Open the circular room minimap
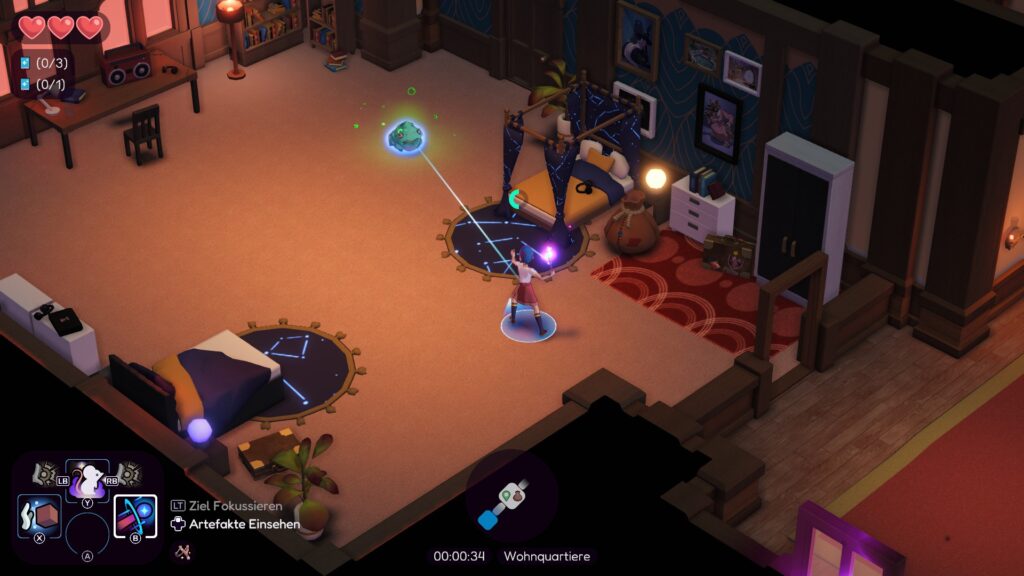The image size is (1024, 576). (511, 495)
